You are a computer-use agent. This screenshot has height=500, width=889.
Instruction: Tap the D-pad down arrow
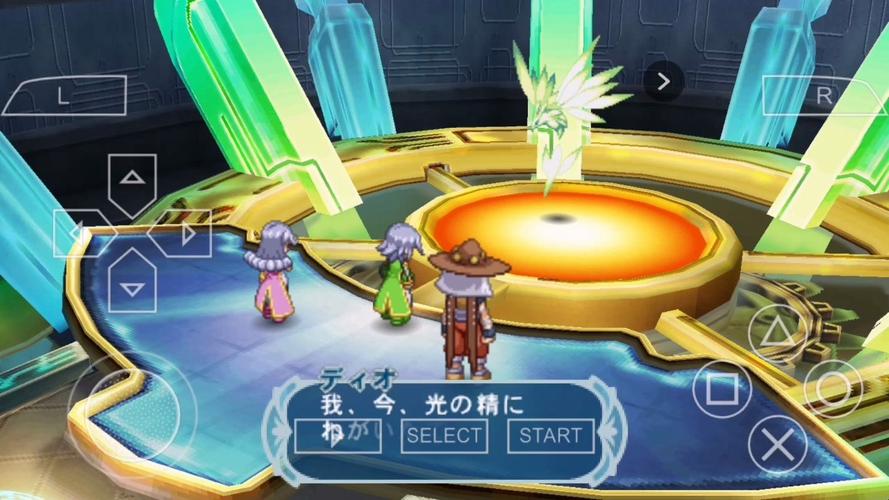click(x=132, y=284)
